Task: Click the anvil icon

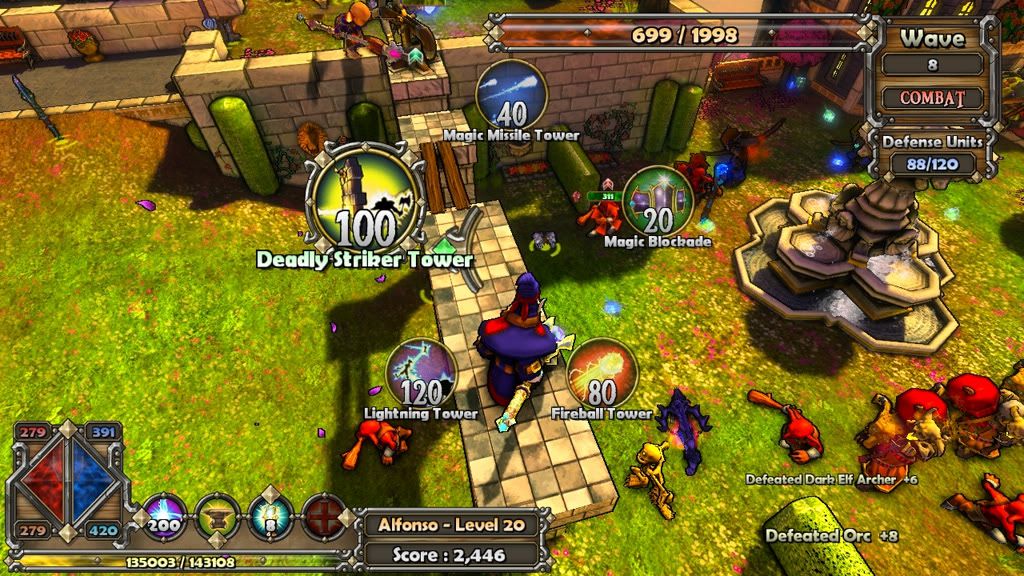Action: pos(217,516)
